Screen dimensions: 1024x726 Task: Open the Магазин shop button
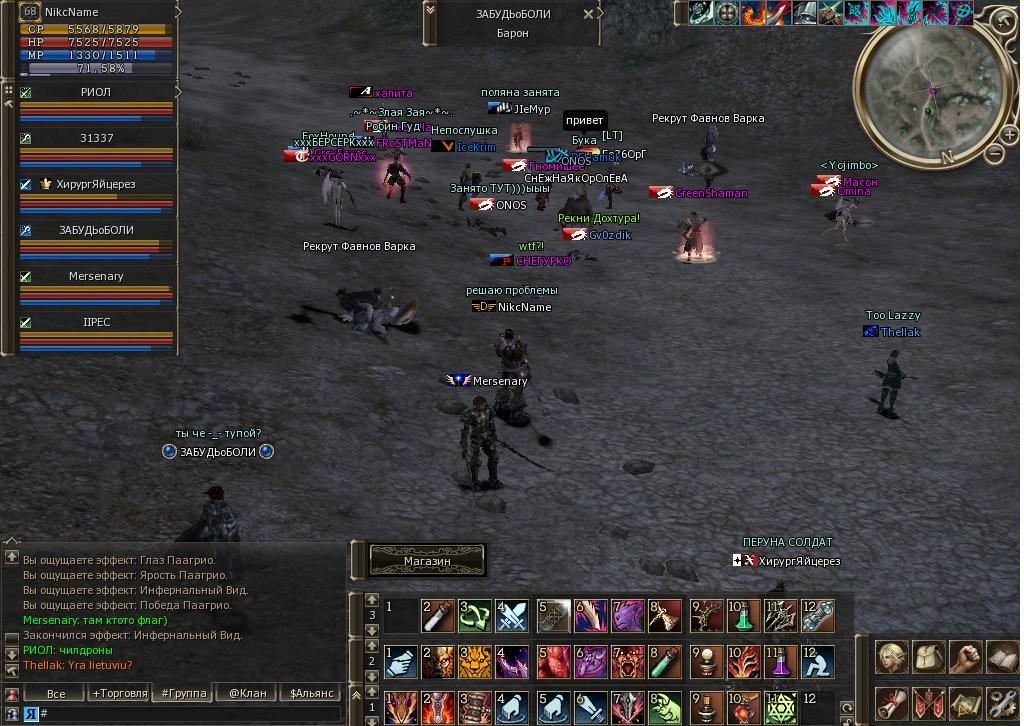tap(427, 561)
